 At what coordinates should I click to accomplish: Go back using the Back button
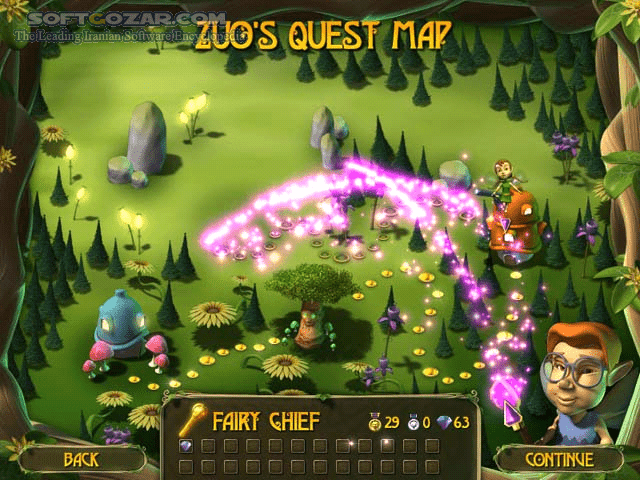(82, 459)
